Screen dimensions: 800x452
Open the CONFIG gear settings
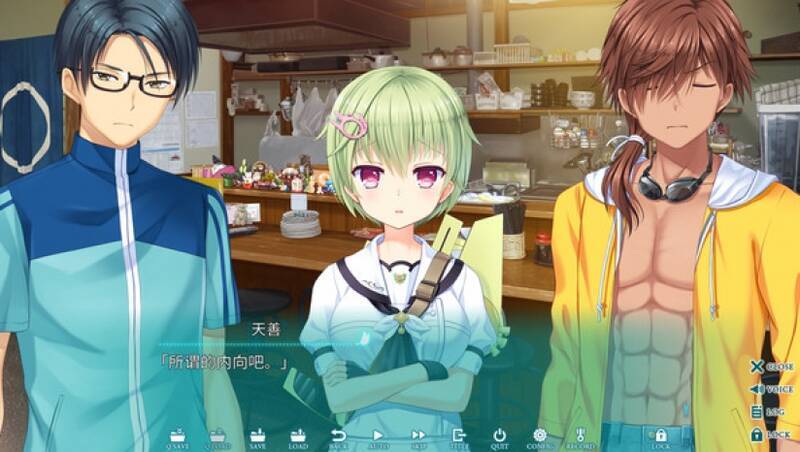(x=540, y=436)
